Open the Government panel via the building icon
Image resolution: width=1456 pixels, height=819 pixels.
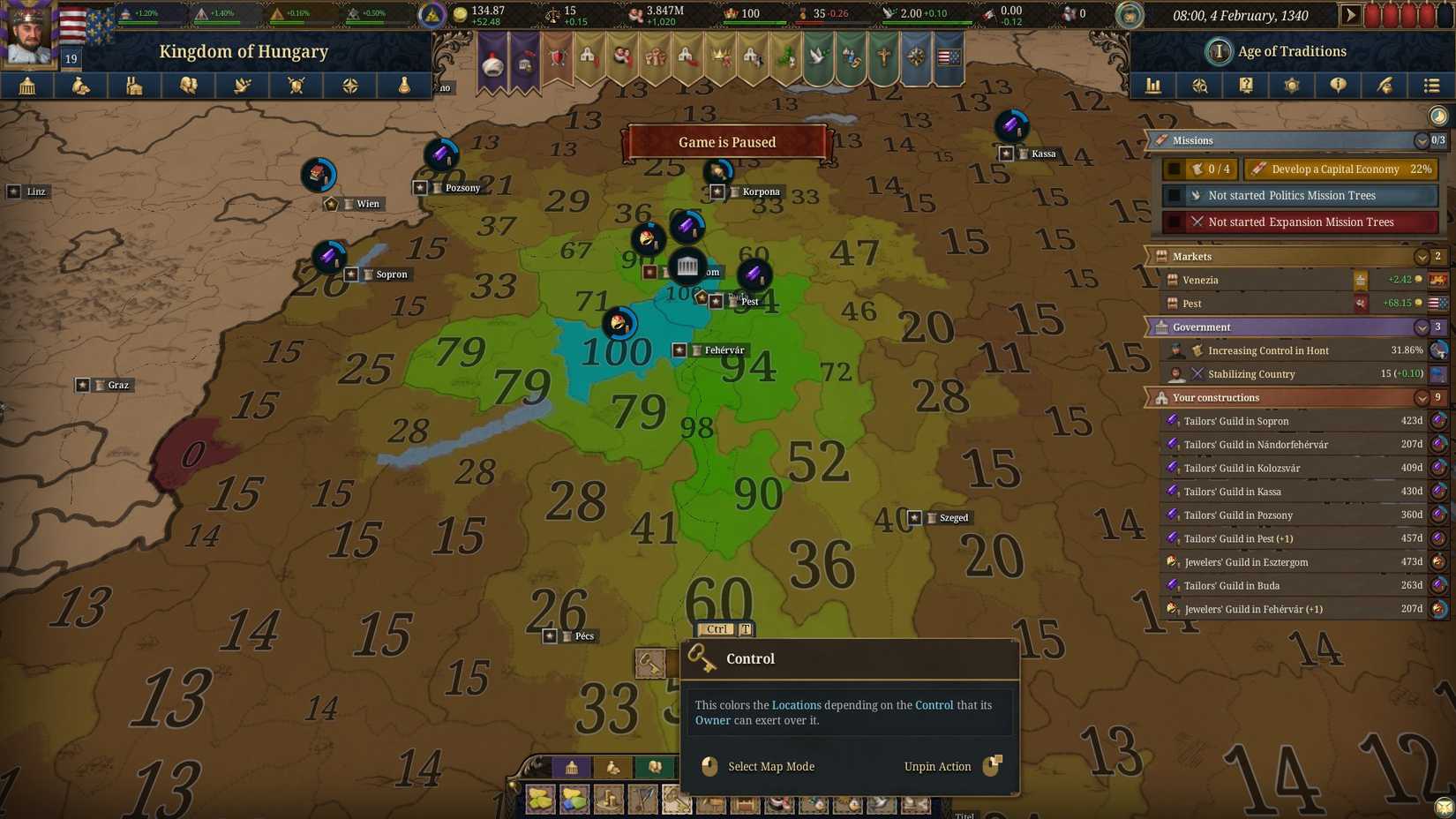click(26, 86)
